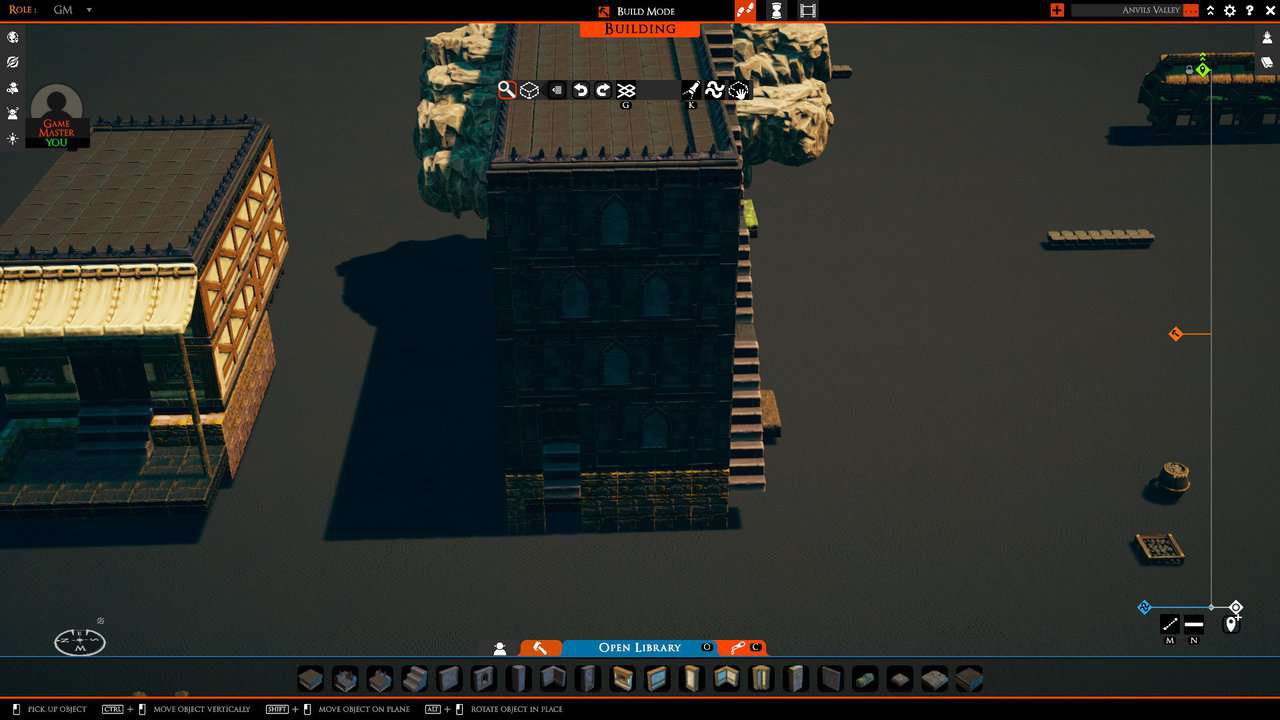The width and height of the screenshot is (1280, 720).
Task: Toggle the measurement tool labeled M
Action: pyautogui.click(x=1168, y=624)
